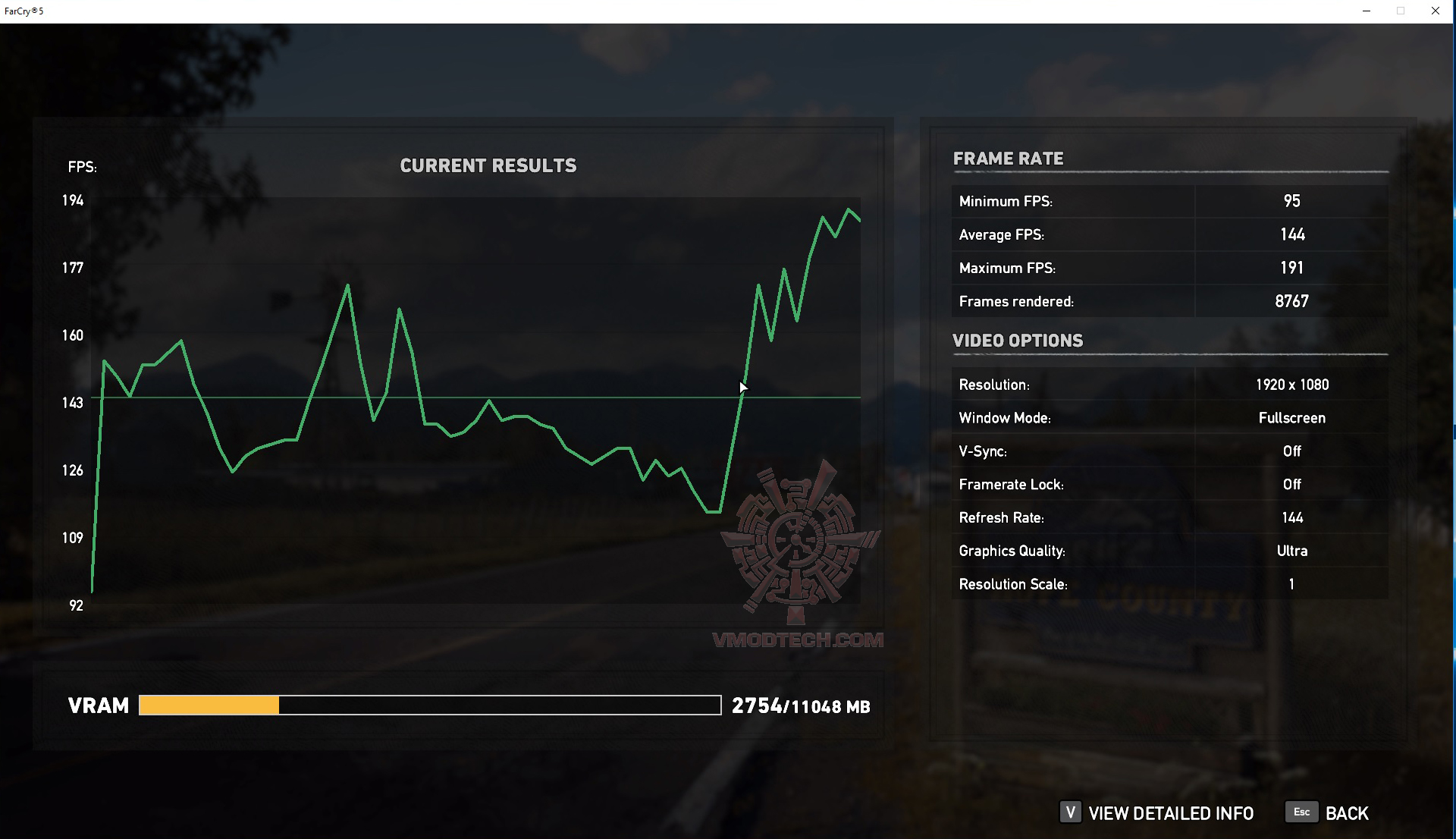Image resolution: width=1456 pixels, height=839 pixels.
Task: Adjust the Resolution Scale value
Action: (x=1292, y=584)
